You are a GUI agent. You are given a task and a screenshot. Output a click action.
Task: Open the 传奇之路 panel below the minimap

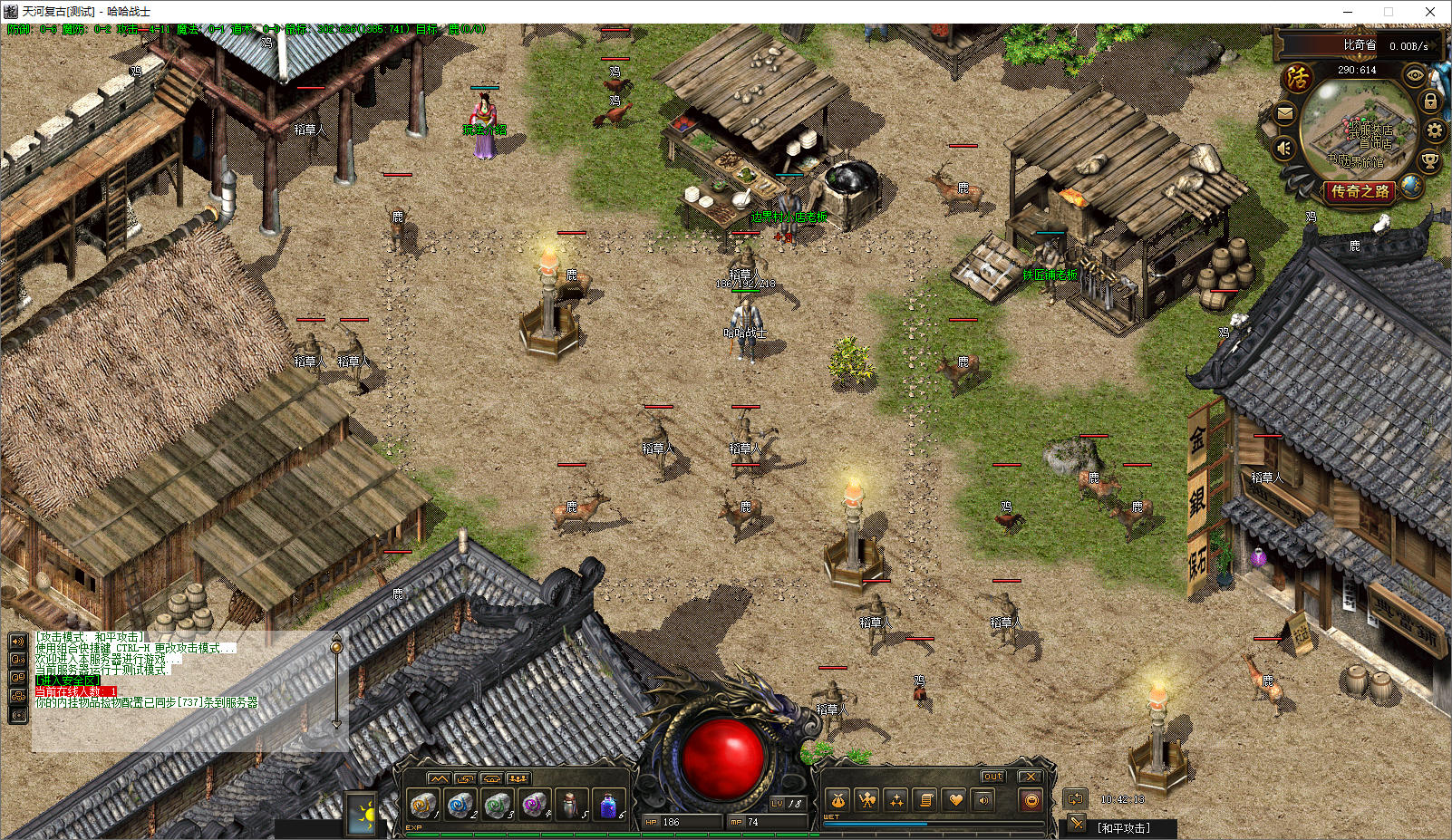pos(1360,191)
